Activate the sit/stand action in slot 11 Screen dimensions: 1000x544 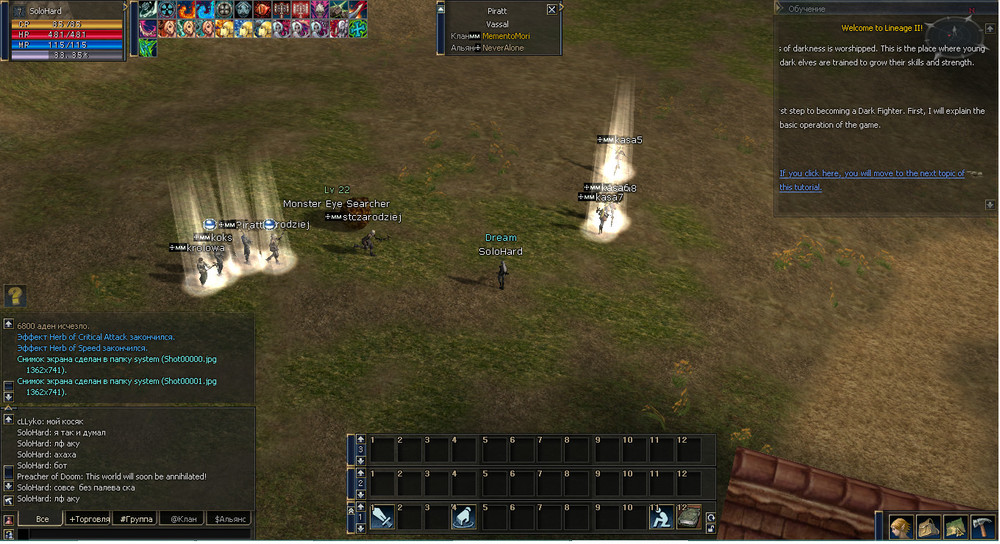click(660, 517)
